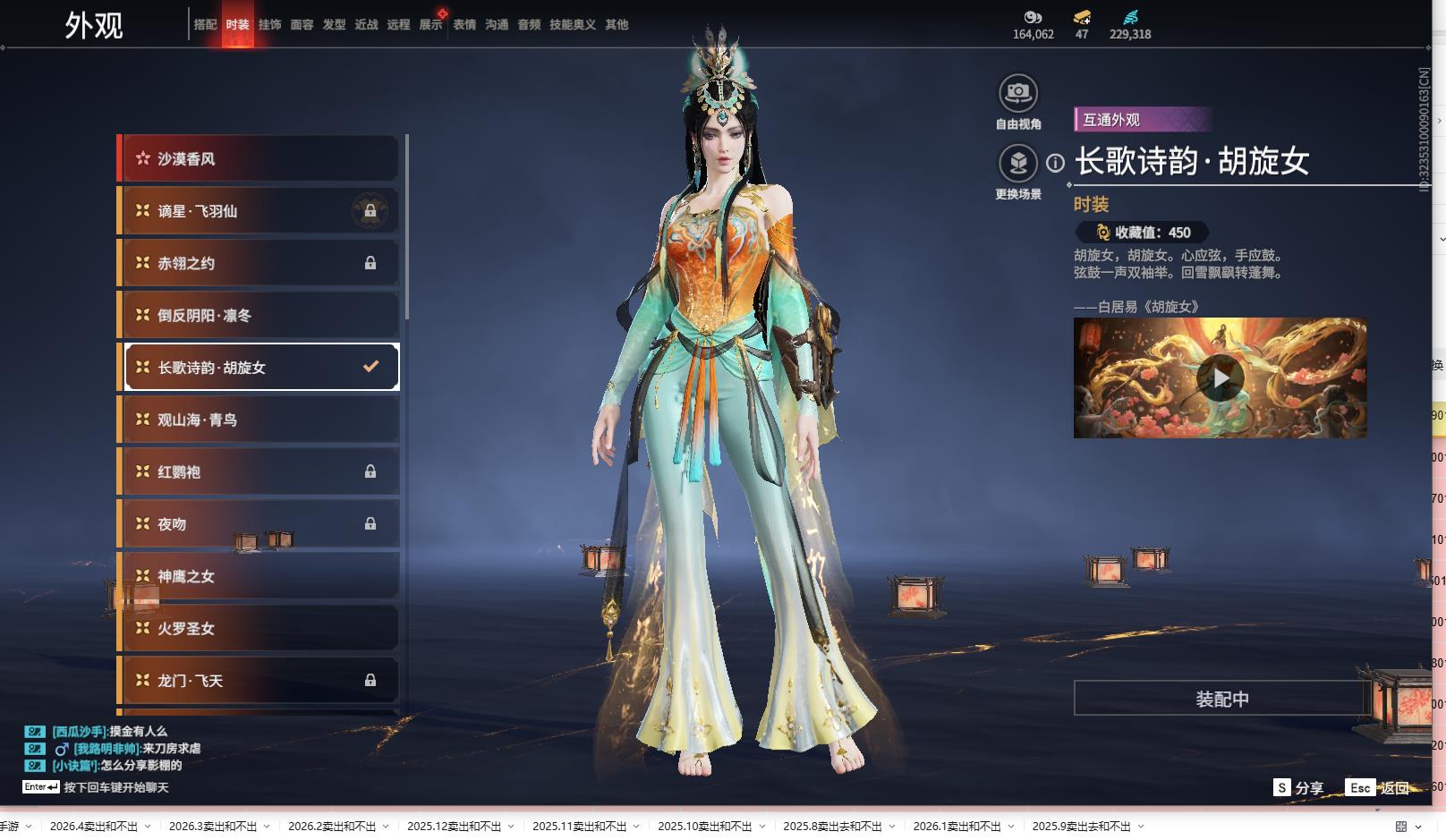Choose the 红鹦袍 outfit
Screen dimensions: 1446x840
[x=259, y=471]
